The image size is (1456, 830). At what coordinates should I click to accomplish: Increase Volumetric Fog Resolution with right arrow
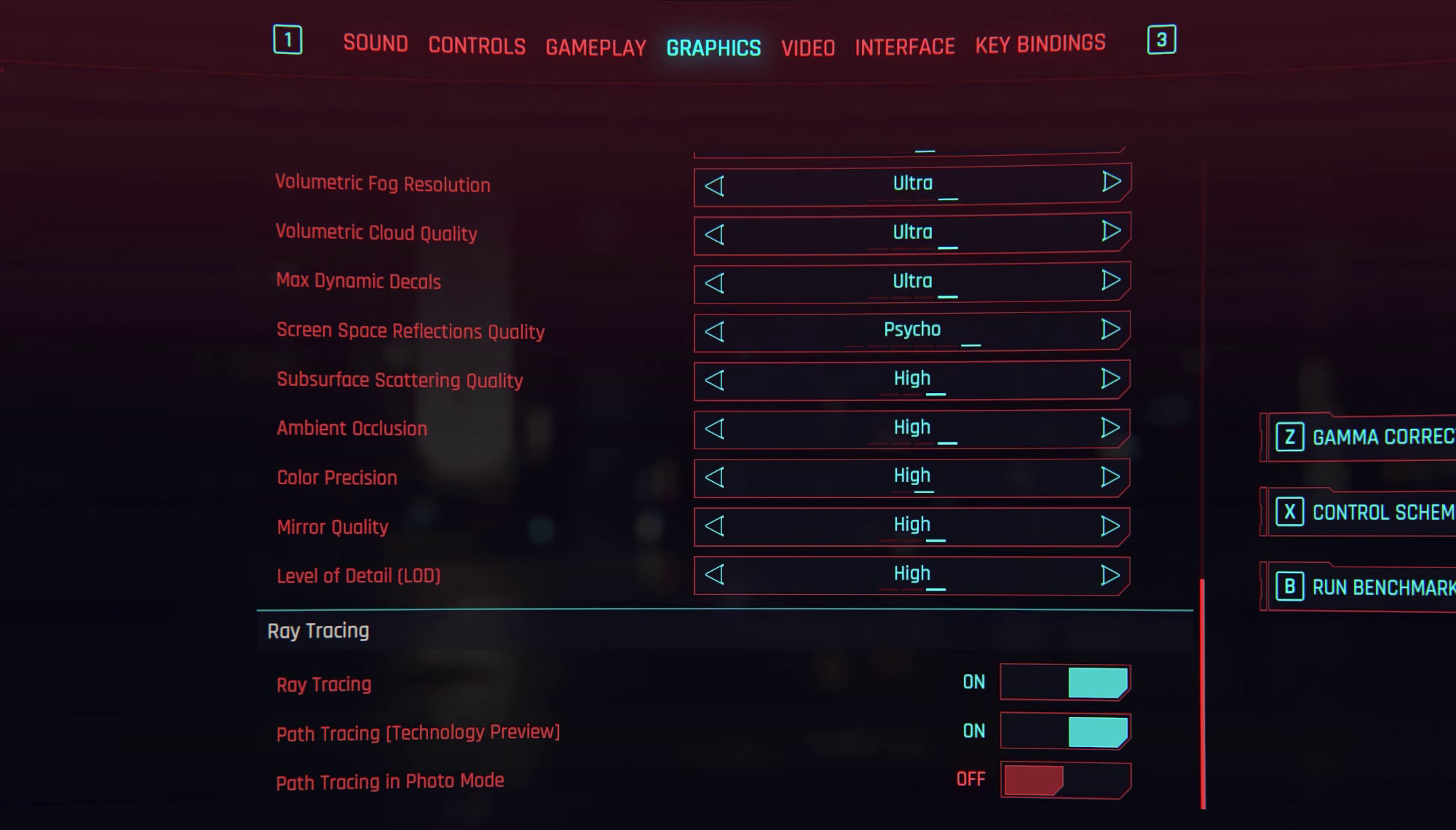1112,183
